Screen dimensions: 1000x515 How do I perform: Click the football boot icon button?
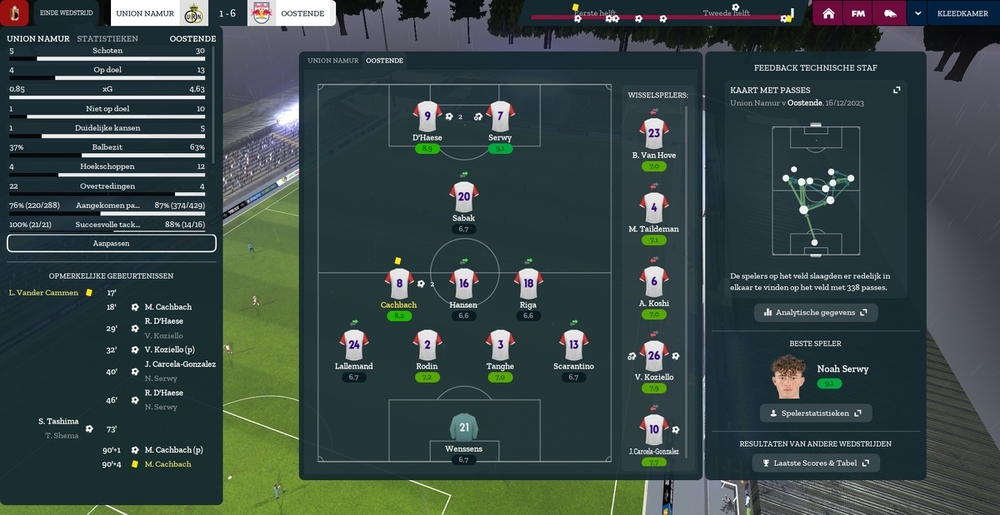click(x=889, y=14)
